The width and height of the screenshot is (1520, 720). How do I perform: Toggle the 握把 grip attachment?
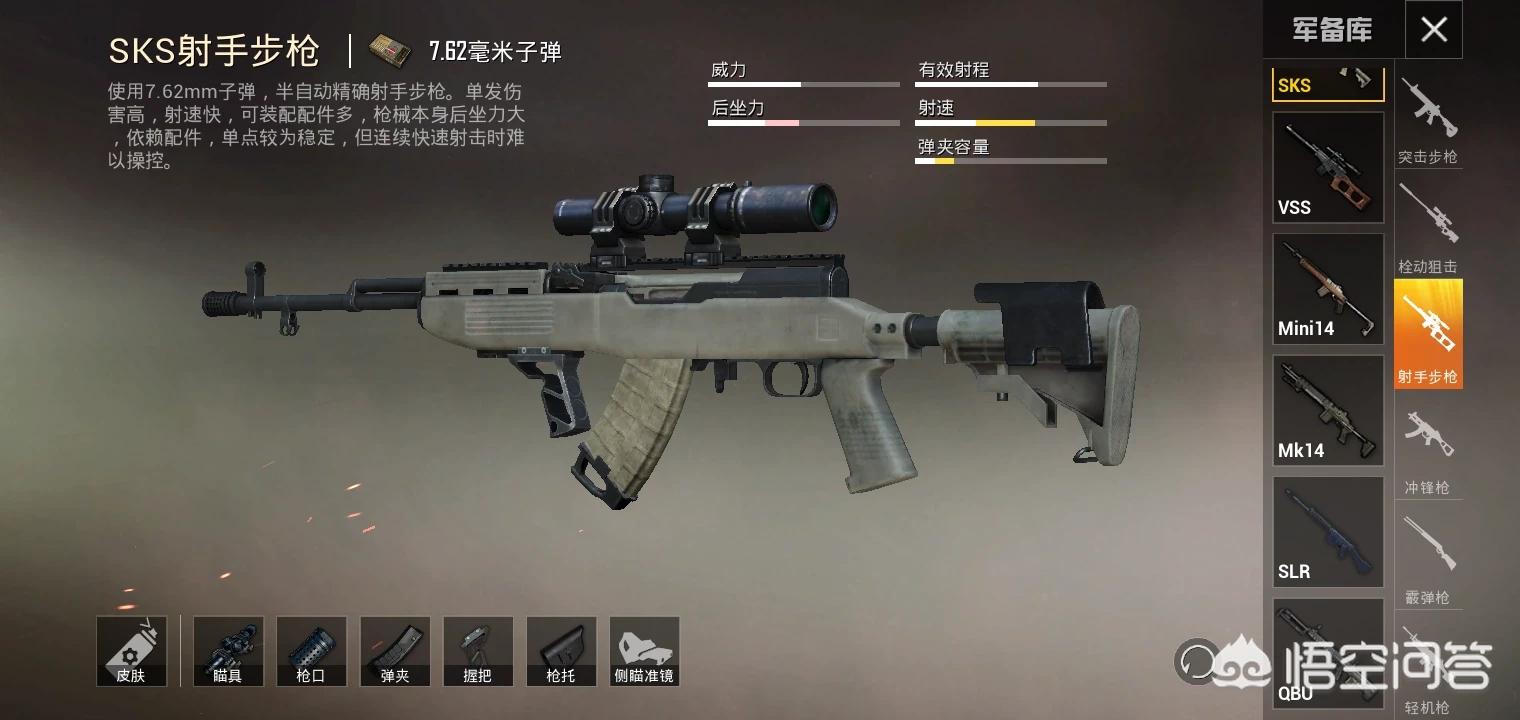pyautogui.click(x=478, y=651)
